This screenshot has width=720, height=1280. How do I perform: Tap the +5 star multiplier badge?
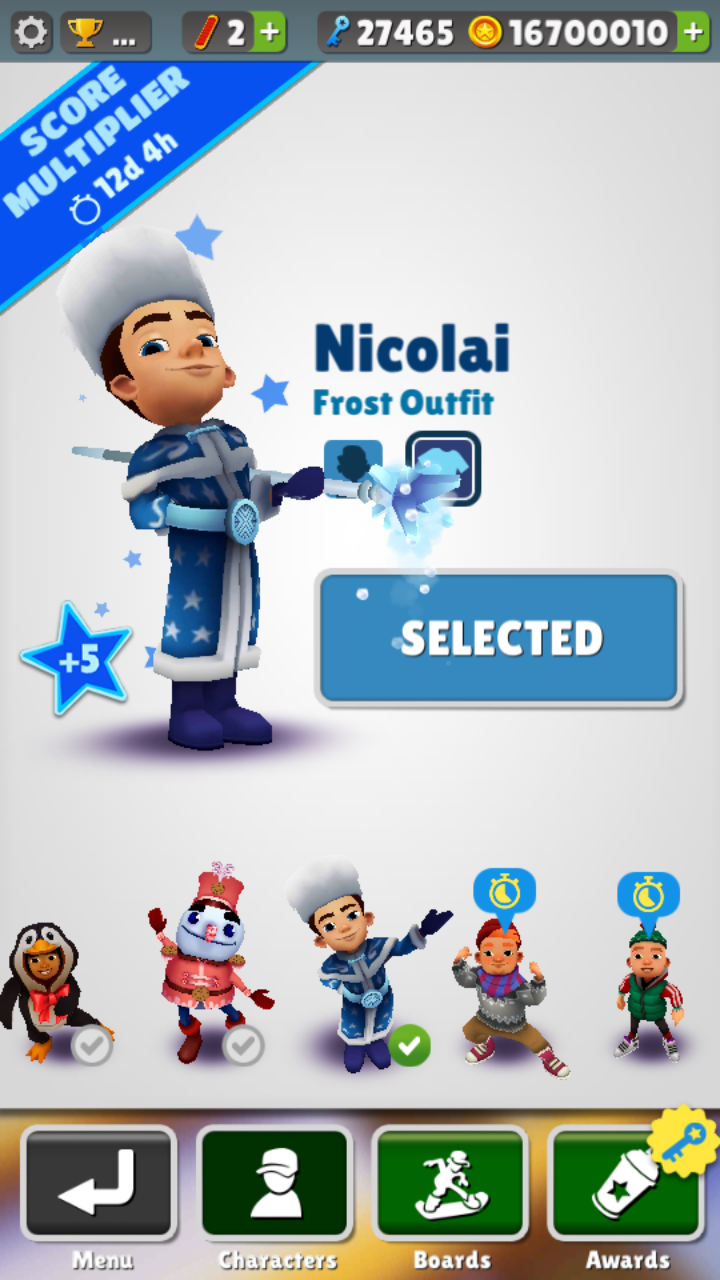[76, 659]
